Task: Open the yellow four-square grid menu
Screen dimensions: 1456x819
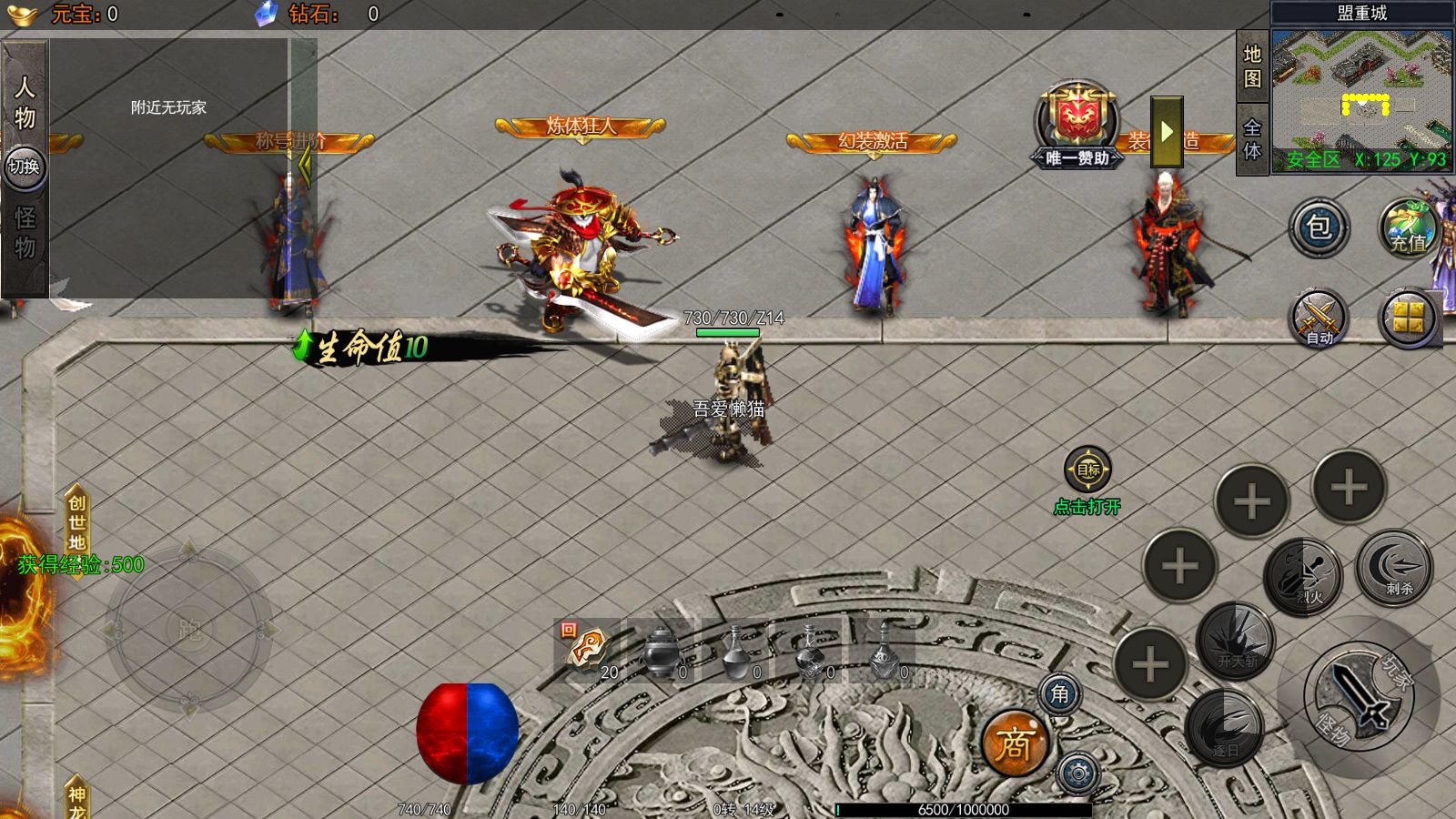Action: pos(1408,318)
